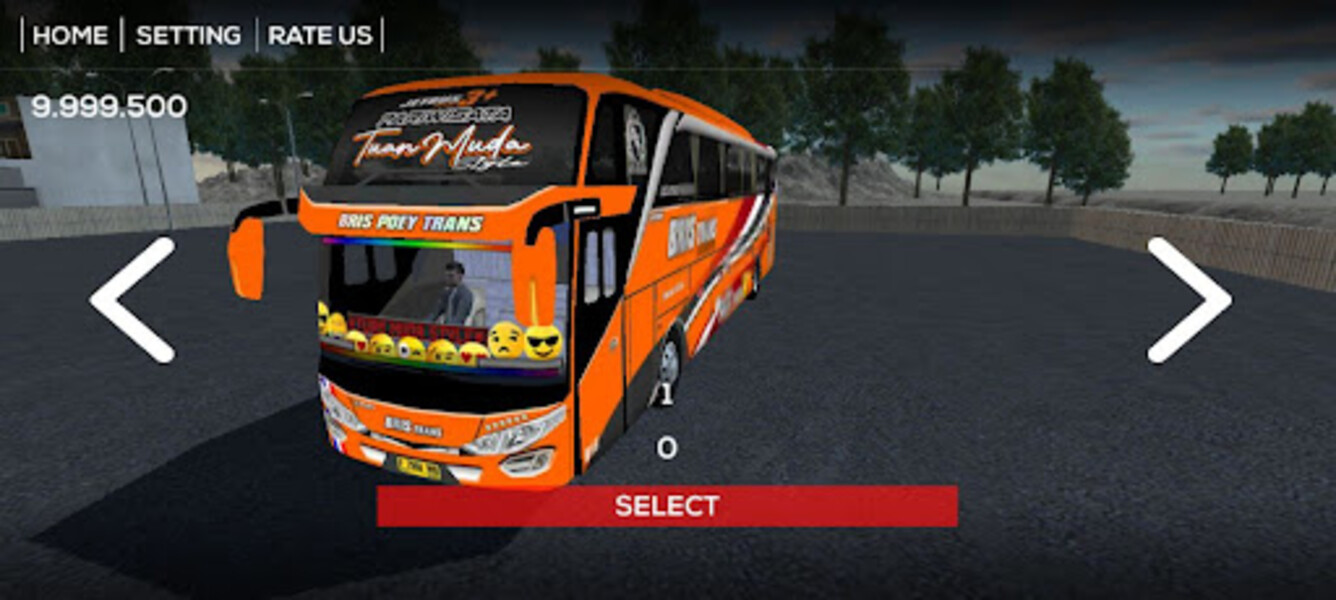Screen dimensions: 1336x600
Task: Open the HOME menu
Action: point(70,35)
